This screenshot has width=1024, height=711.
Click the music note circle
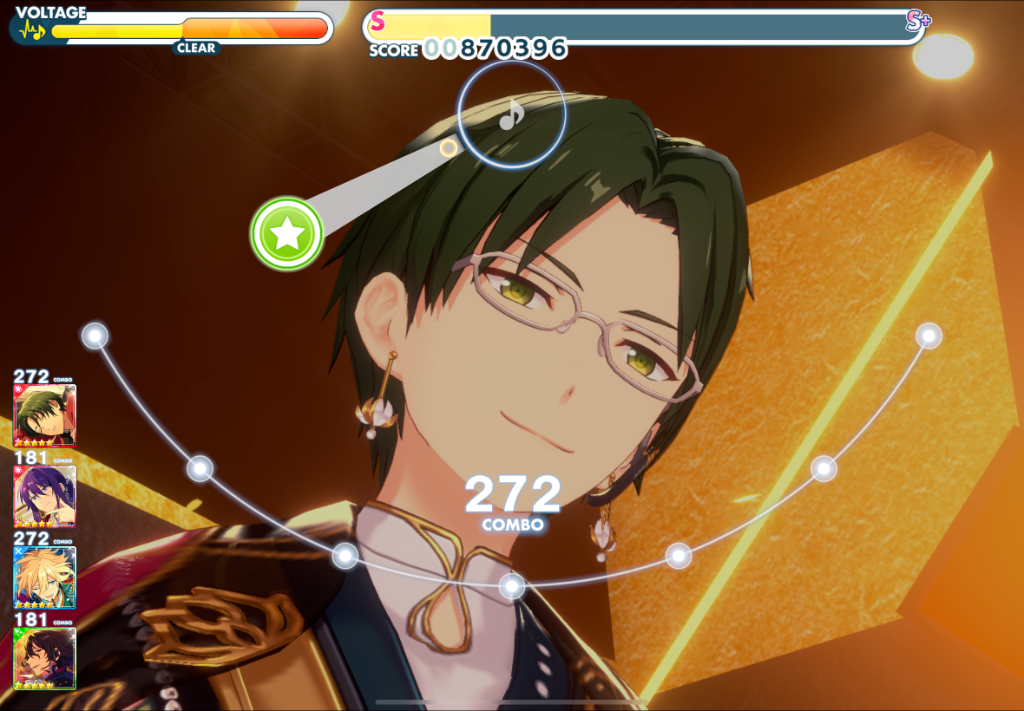(x=512, y=114)
